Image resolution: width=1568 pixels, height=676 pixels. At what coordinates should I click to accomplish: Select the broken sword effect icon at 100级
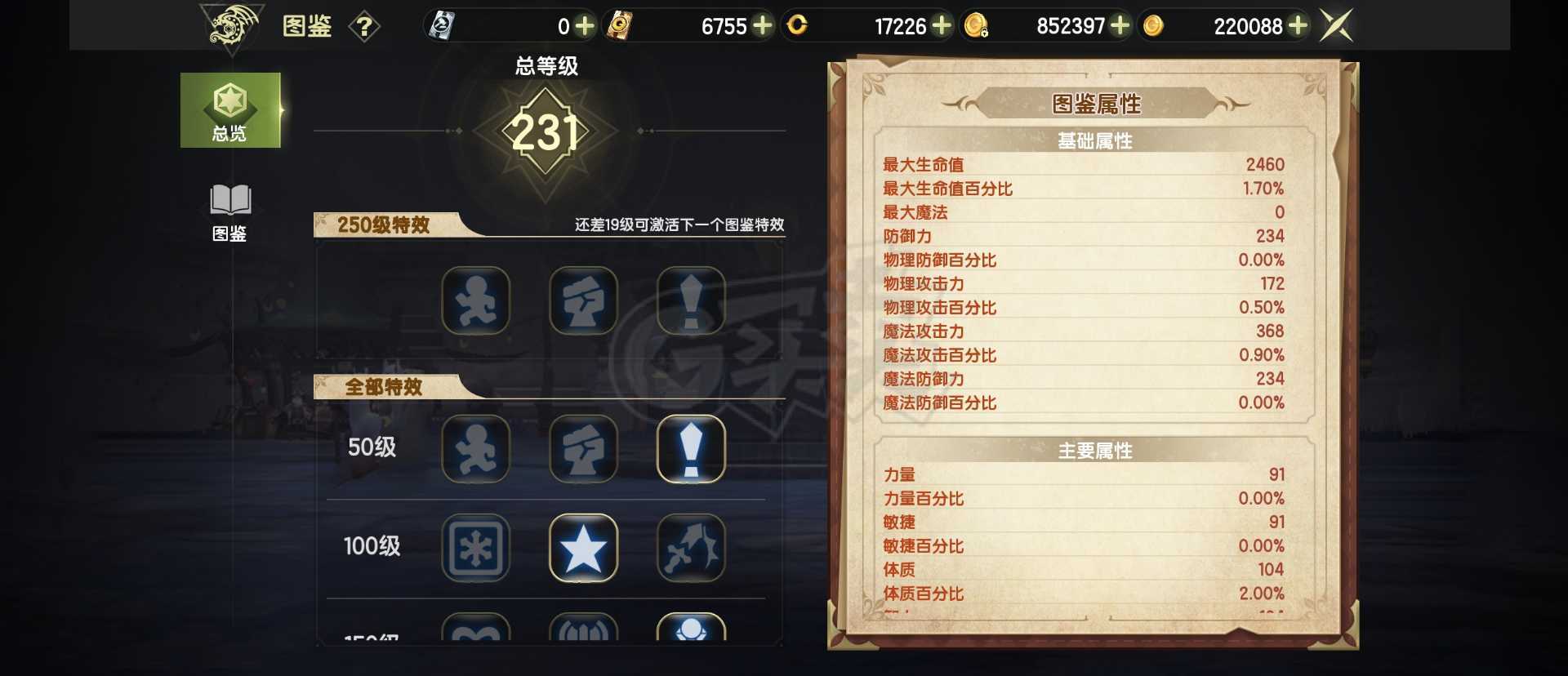coord(691,549)
